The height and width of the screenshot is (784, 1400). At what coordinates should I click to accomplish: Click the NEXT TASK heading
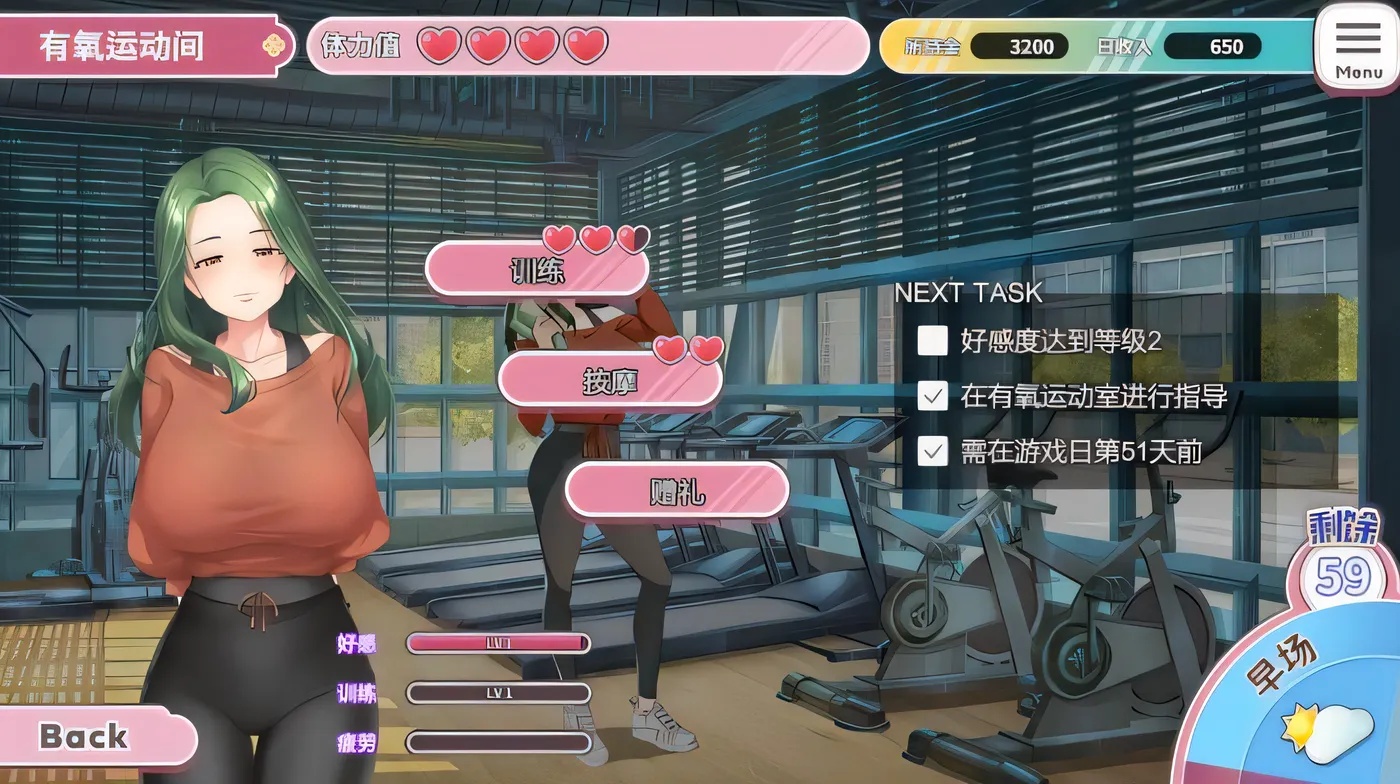click(x=967, y=293)
